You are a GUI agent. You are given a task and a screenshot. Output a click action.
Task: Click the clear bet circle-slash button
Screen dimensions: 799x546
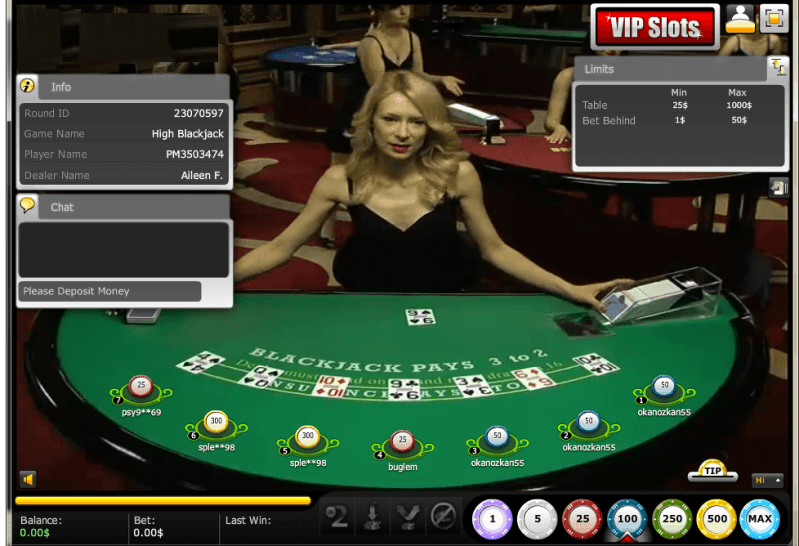click(x=443, y=517)
